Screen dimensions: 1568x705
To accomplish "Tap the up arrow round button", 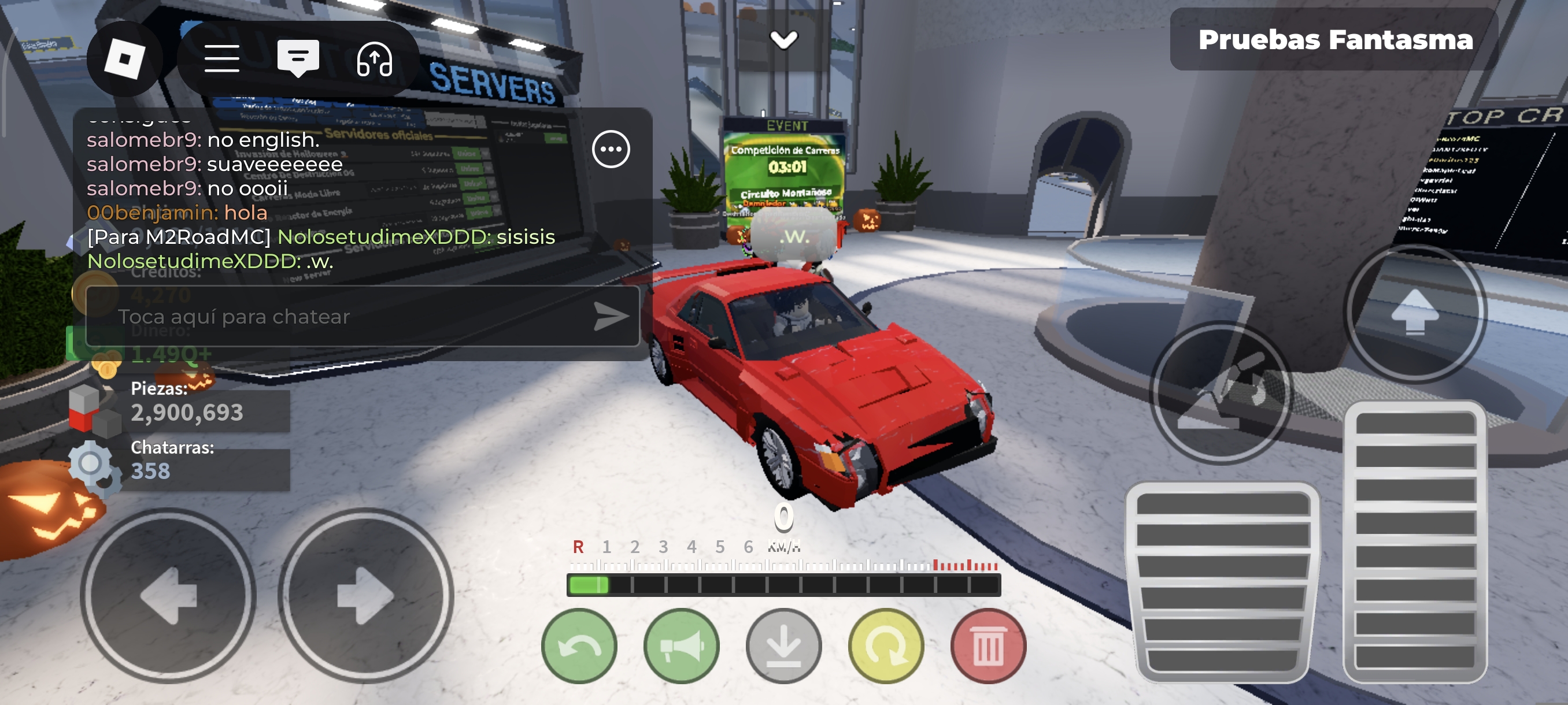I will [x=1415, y=312].
